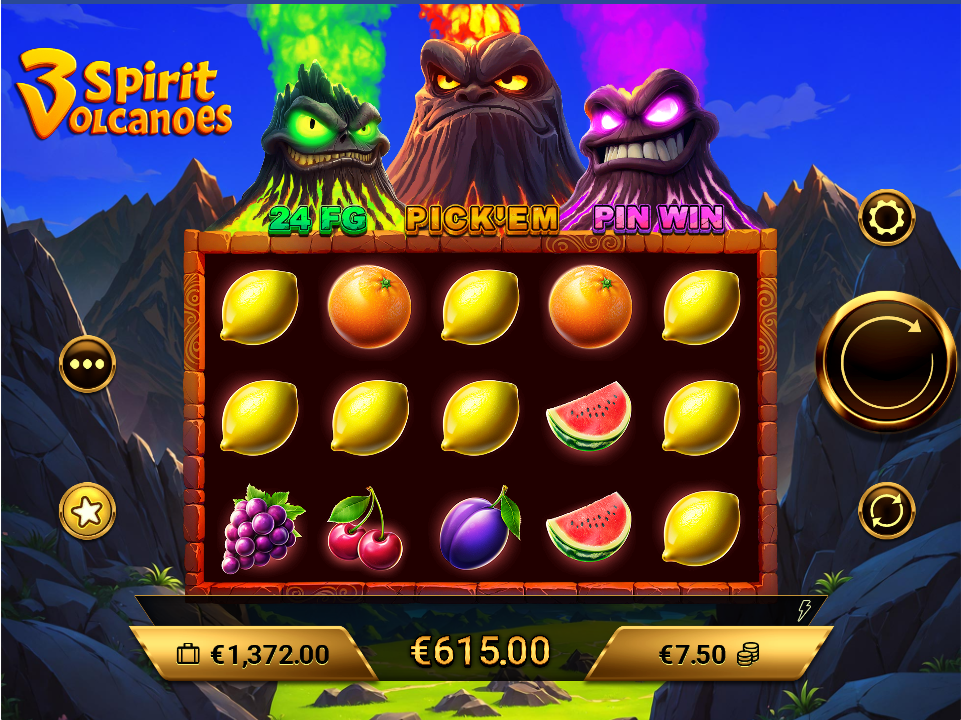961x720 pixels.
Task: Open the €1,372.00 balance panel
Action: click(253, 654)
